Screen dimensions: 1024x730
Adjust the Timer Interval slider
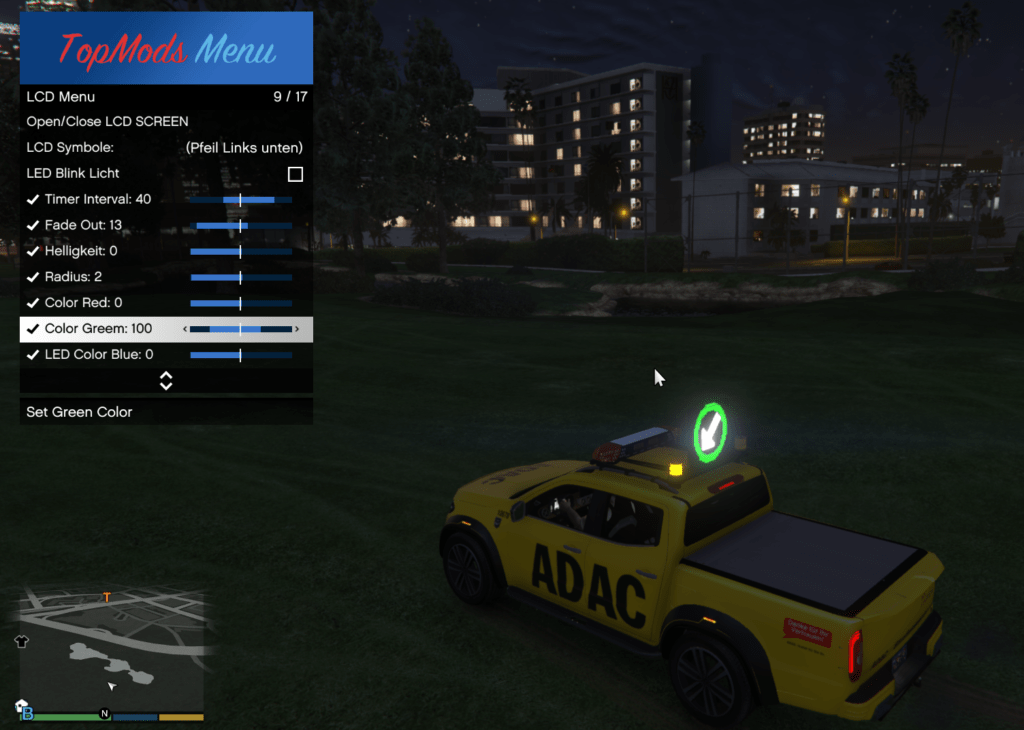point(241,200)
